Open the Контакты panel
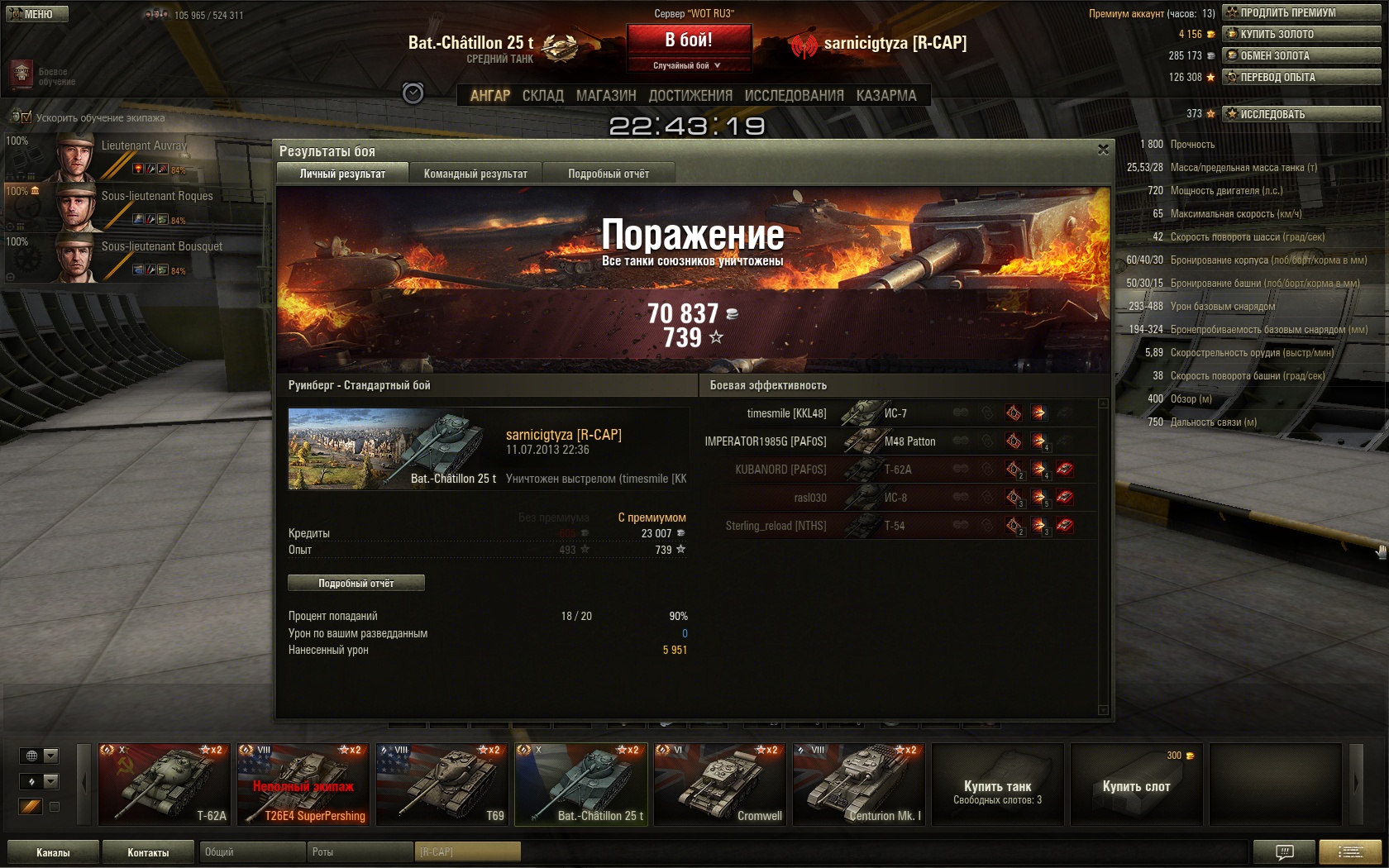This screenshot has height=868, width=1389. click(148, 852)
